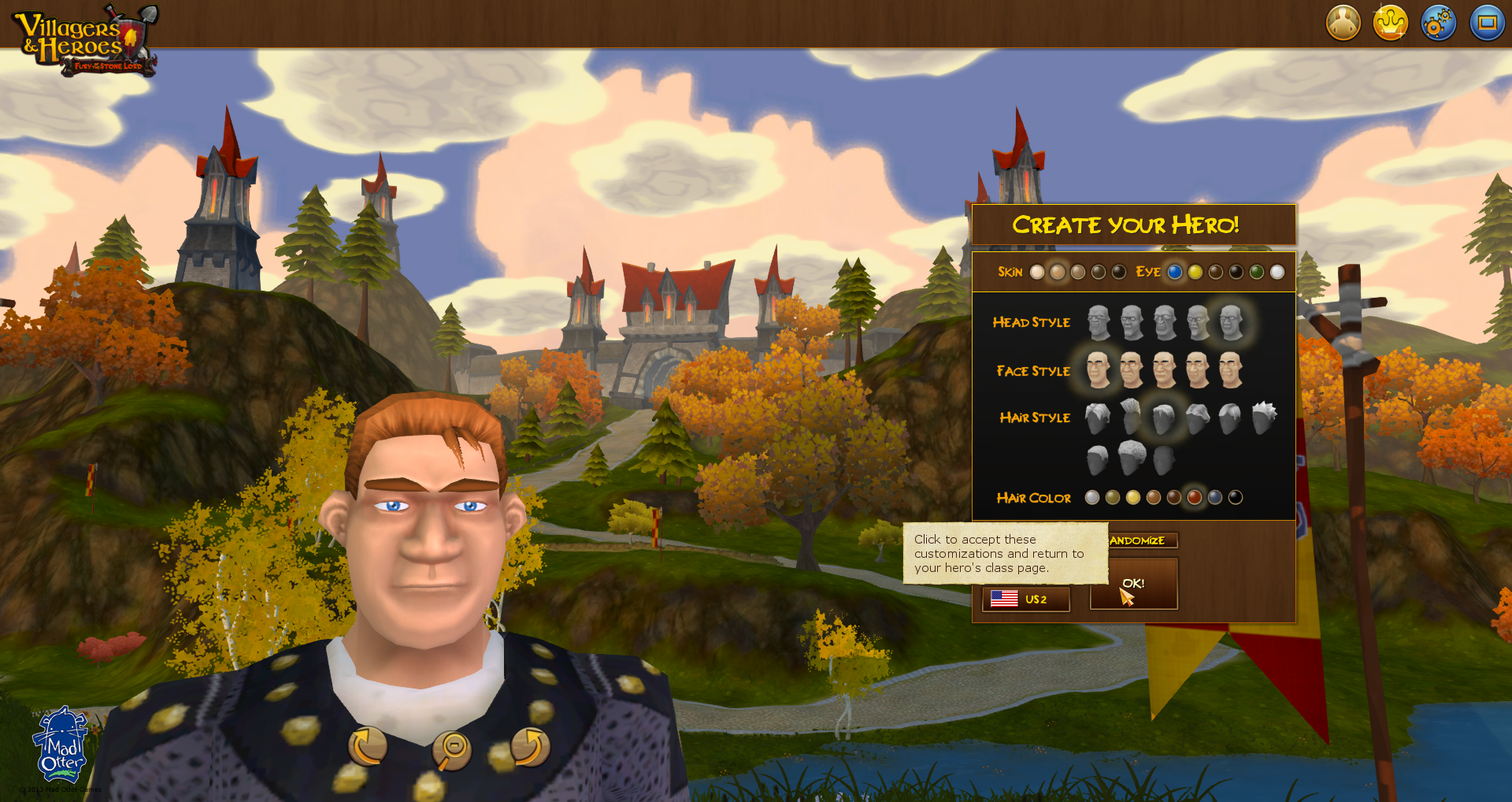
Task: Select the curly hair style thumbnail
Action: (1132, 458)
